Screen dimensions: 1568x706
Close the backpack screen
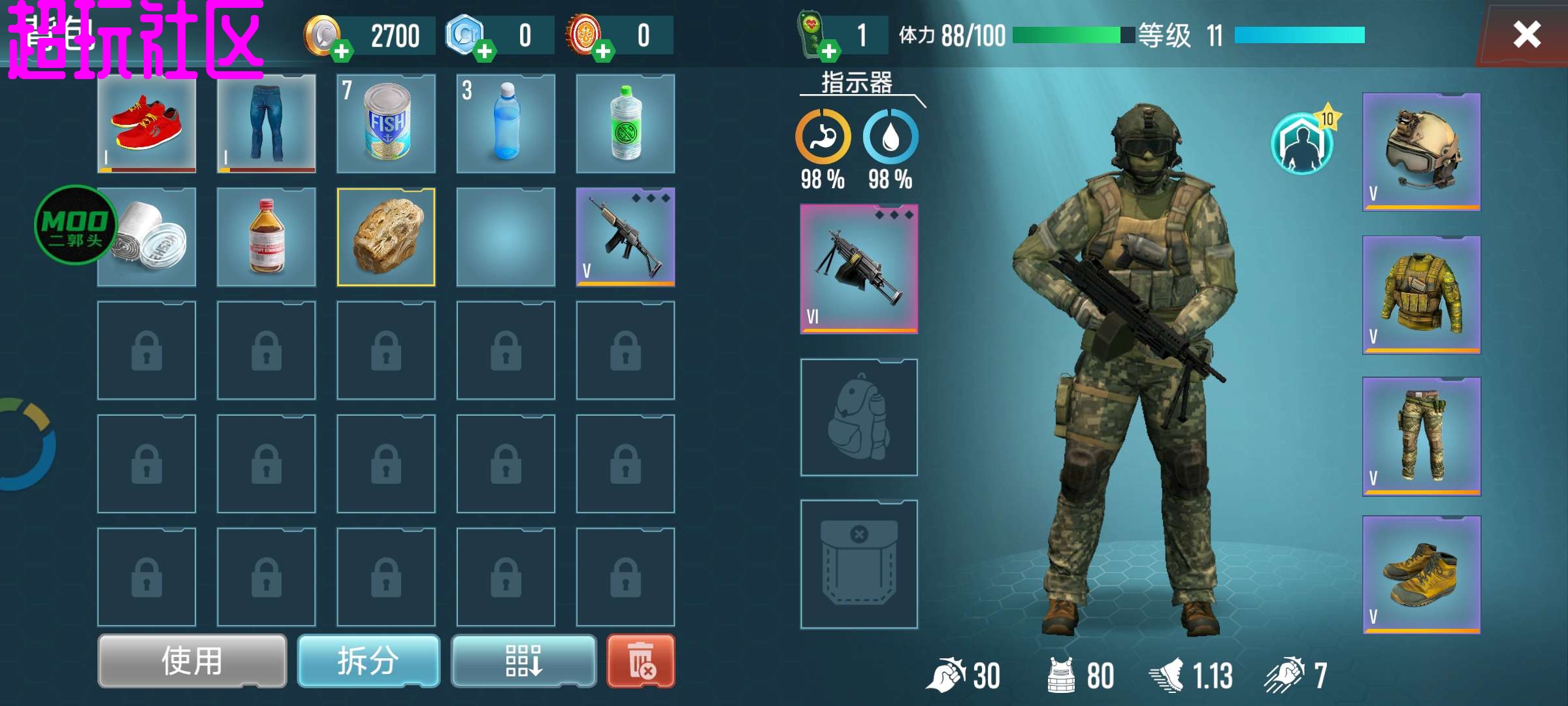point(1526,34)
